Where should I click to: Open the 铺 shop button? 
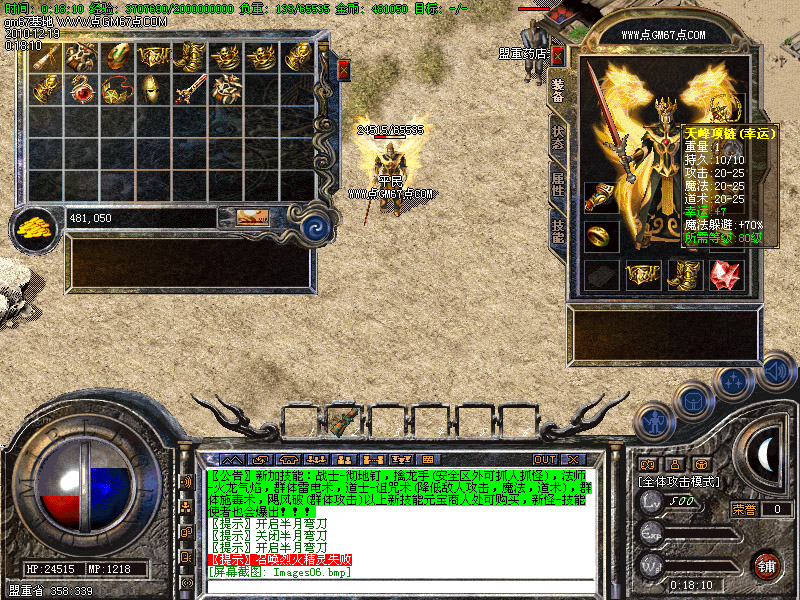click(x=766, y=565)
